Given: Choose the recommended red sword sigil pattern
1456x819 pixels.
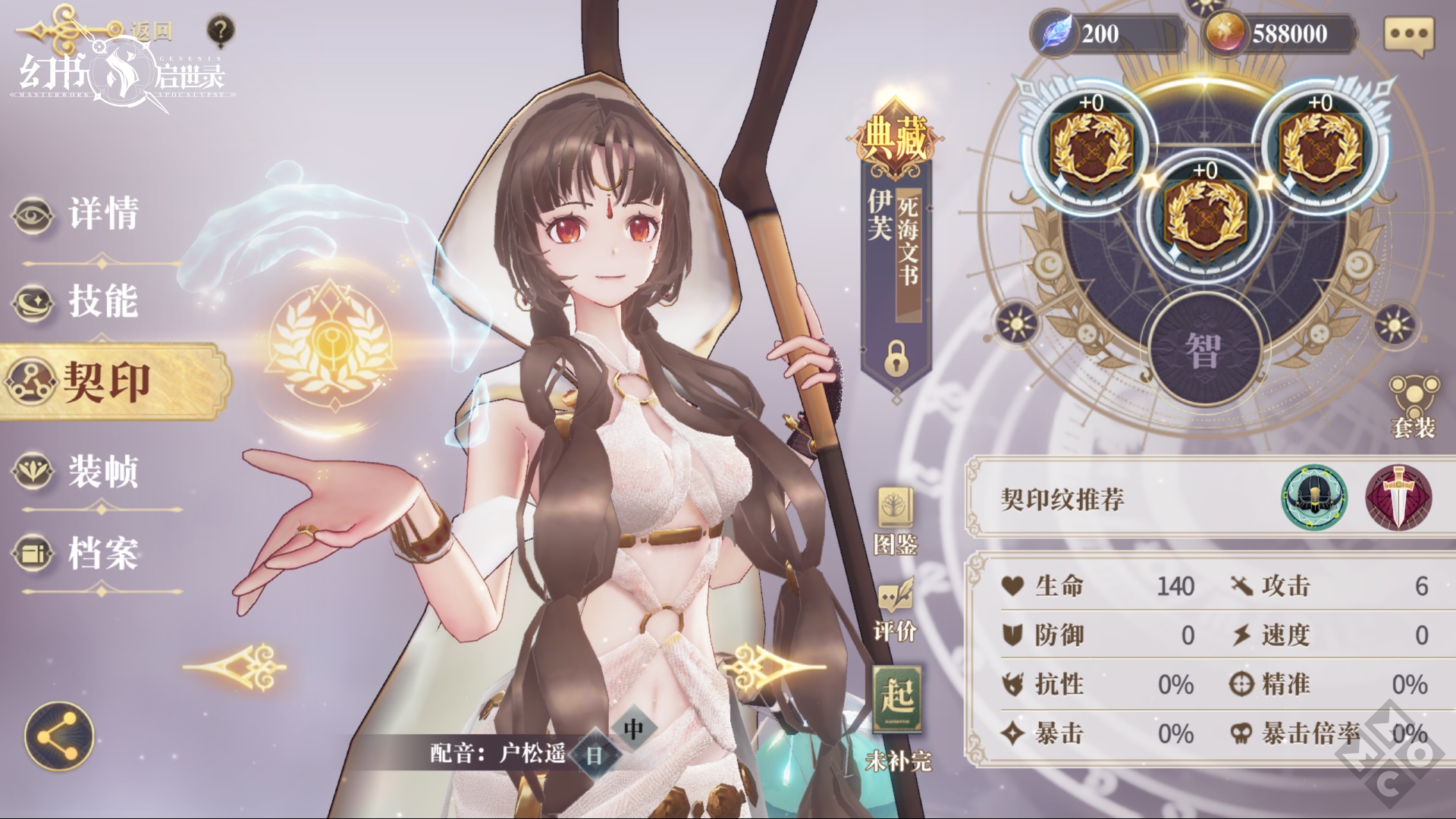Looking at the screenshot, I should (1398, 498).
